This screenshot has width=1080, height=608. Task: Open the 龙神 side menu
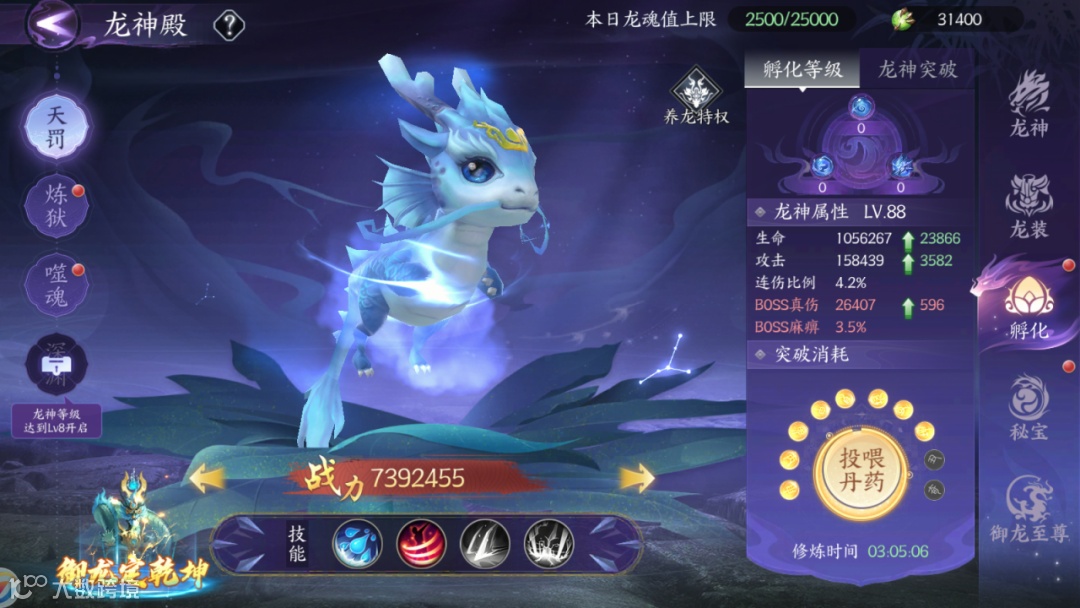[1028, 107]
